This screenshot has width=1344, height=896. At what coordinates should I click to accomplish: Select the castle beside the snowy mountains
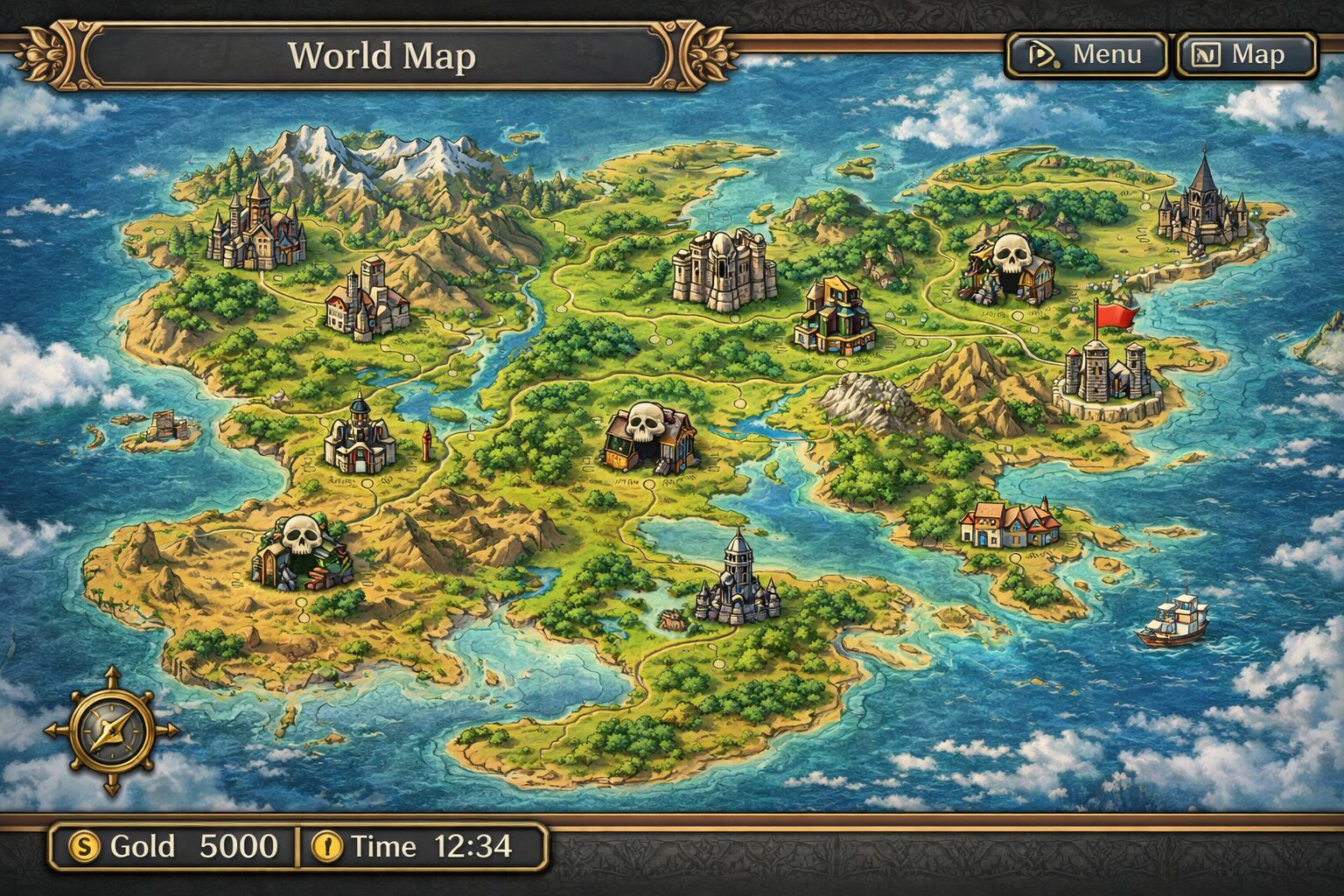coord(255,226)
